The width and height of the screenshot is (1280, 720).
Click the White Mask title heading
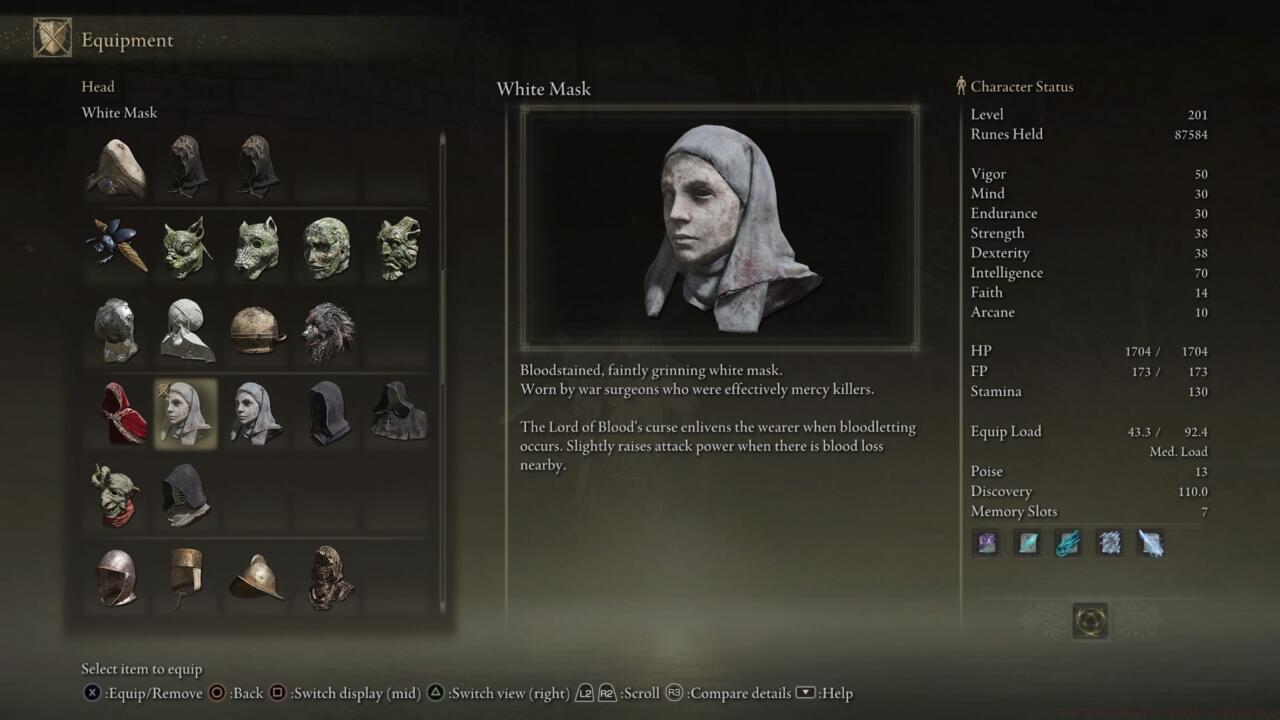coord(544,89)
